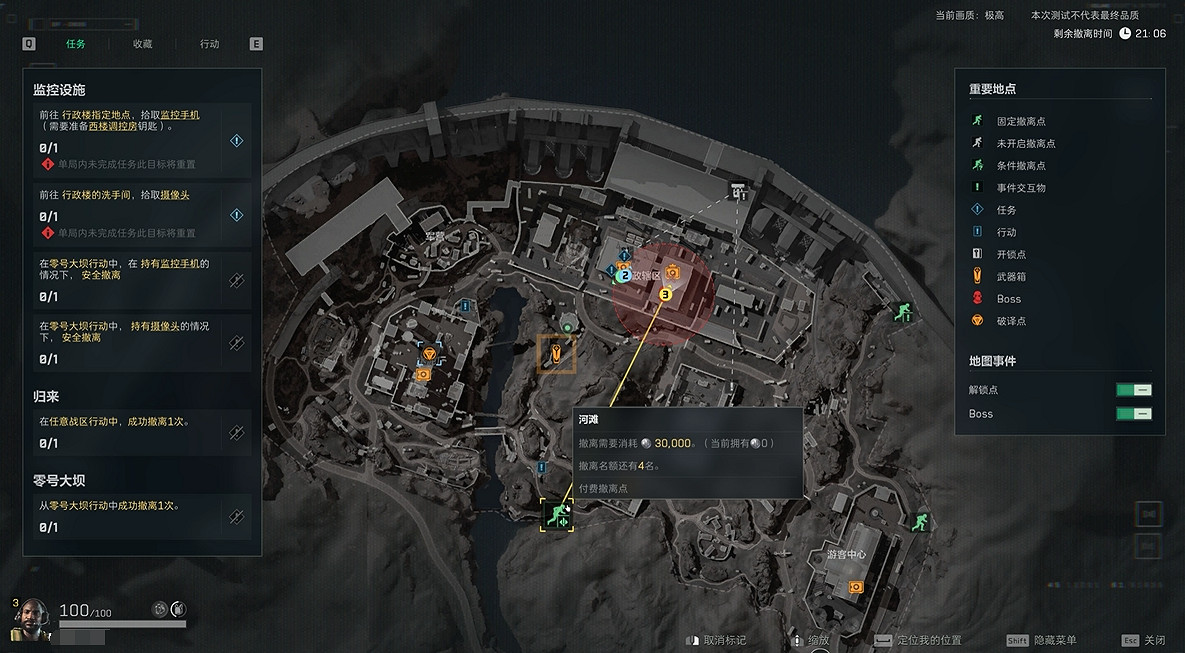Select the 行动 tab
This screenshot has height=653, width=1185.
(x=209, y=44)
